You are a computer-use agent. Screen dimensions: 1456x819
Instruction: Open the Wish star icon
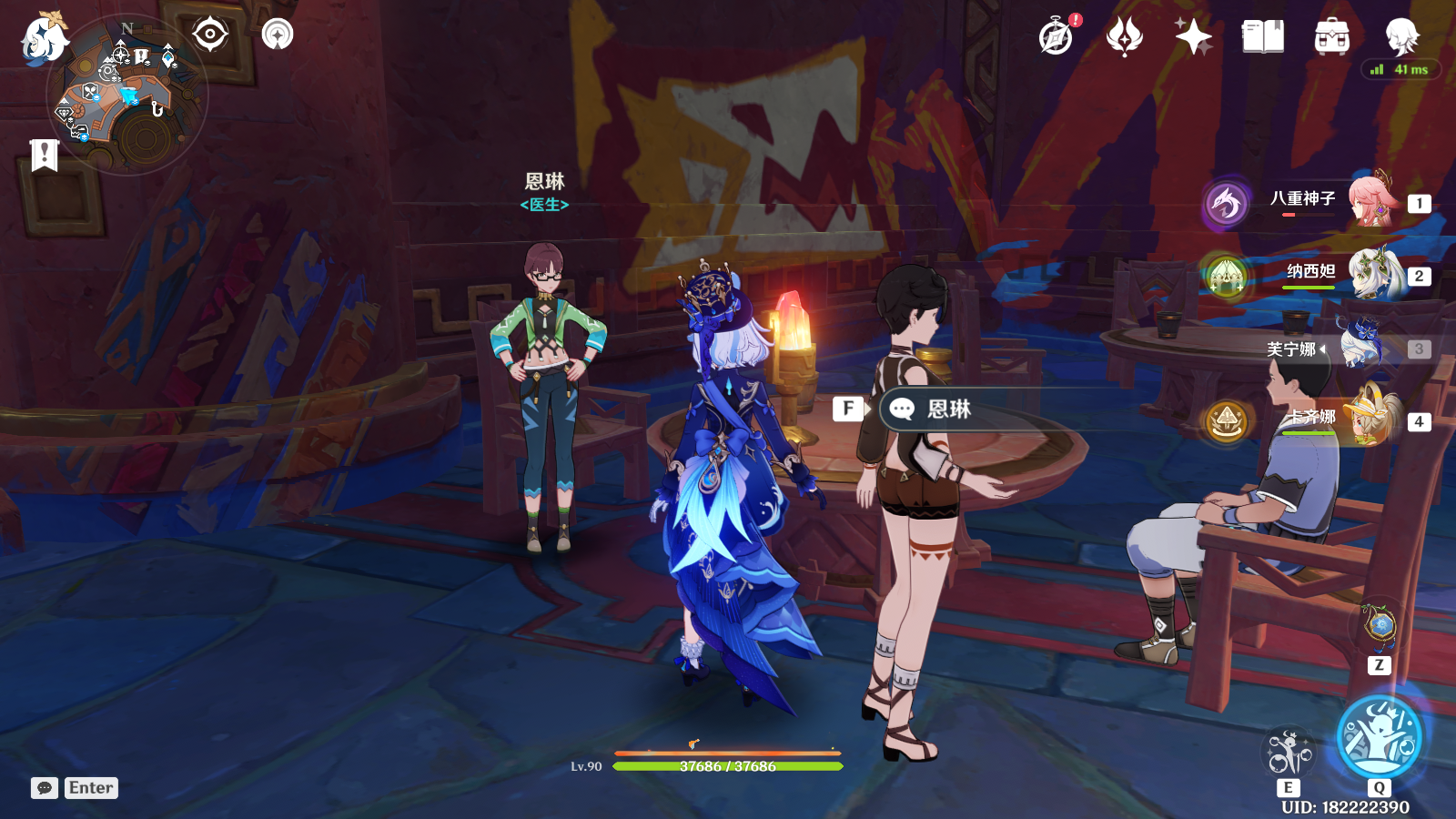click(x=1193, y=37)
